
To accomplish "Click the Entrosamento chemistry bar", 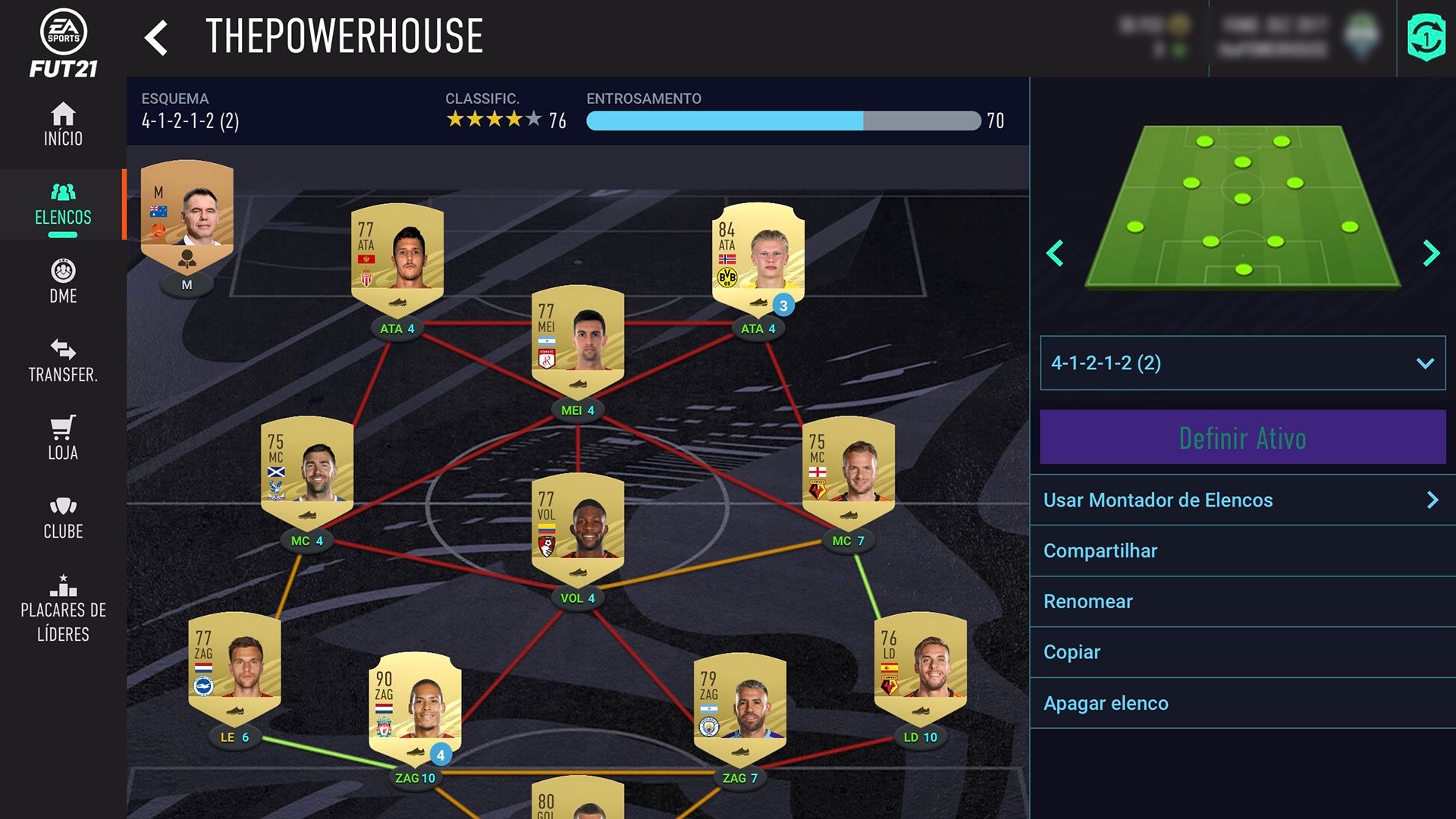I will [783, 121].
